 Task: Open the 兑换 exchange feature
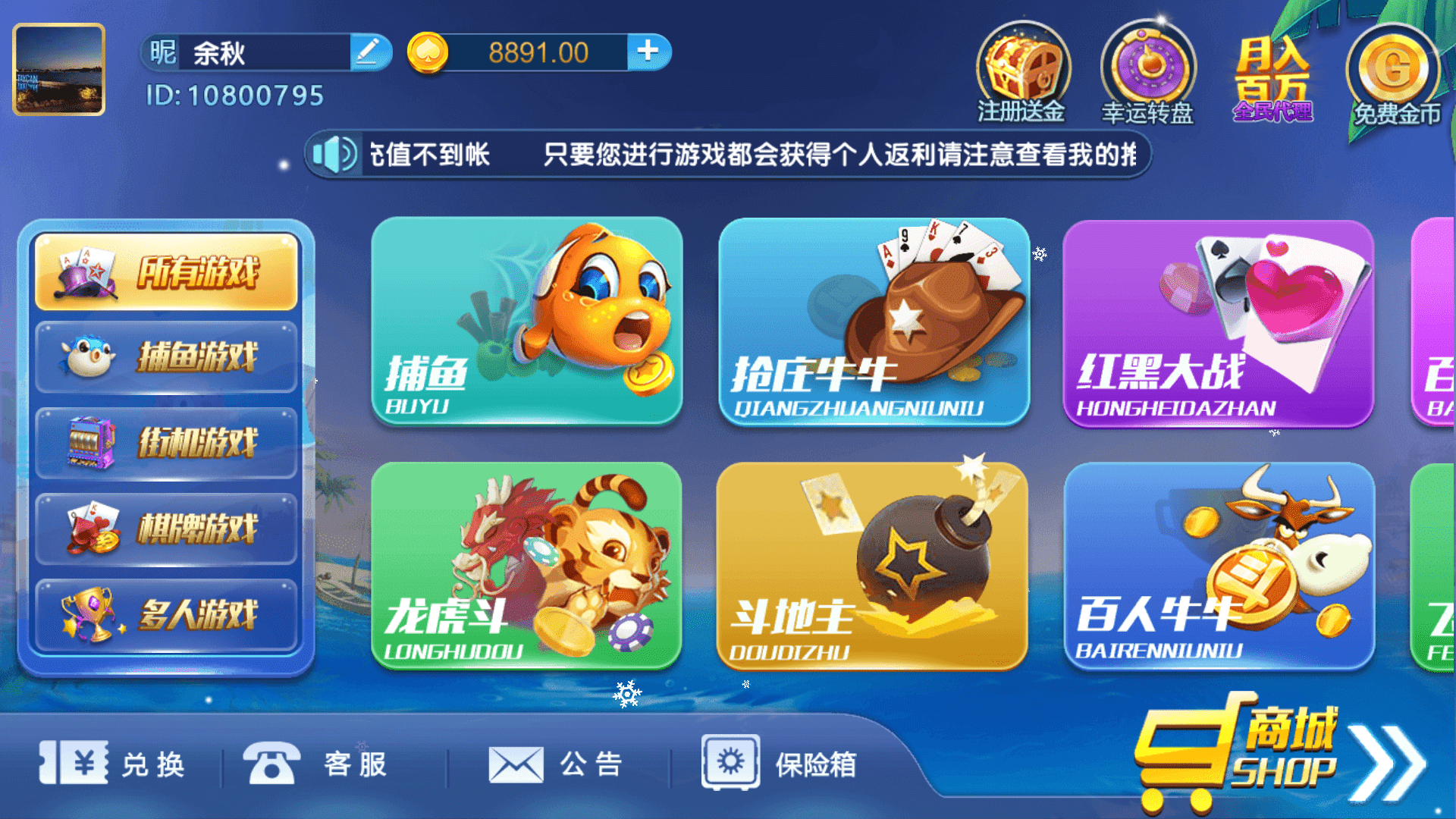click(118, 766)
